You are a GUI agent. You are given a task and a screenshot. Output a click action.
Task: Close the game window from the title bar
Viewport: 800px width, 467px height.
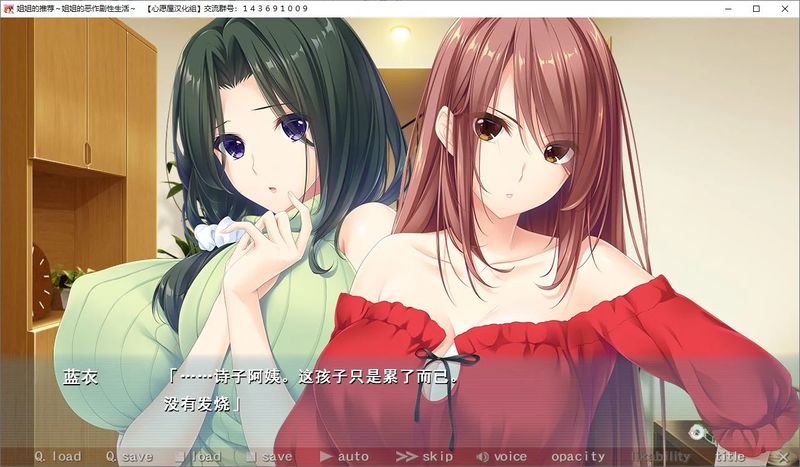click(784, 8)
